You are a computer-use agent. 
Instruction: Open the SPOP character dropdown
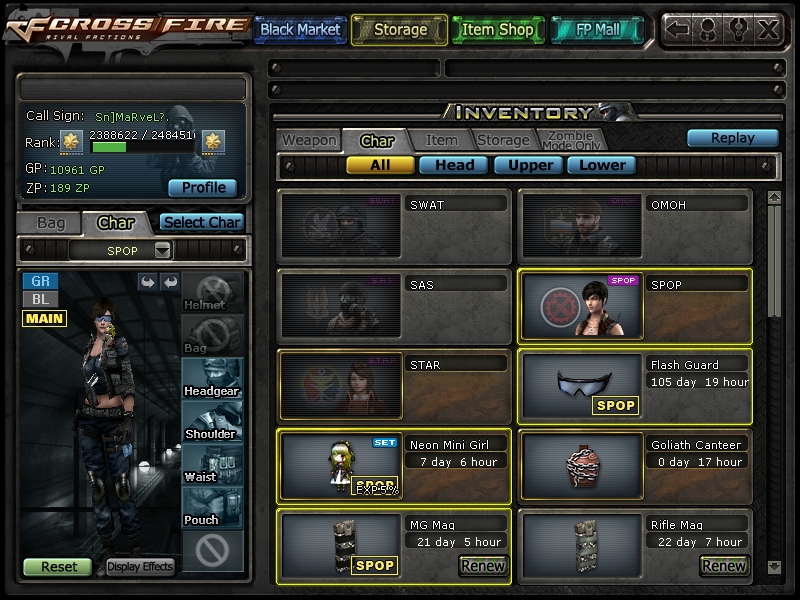point(163,250)
